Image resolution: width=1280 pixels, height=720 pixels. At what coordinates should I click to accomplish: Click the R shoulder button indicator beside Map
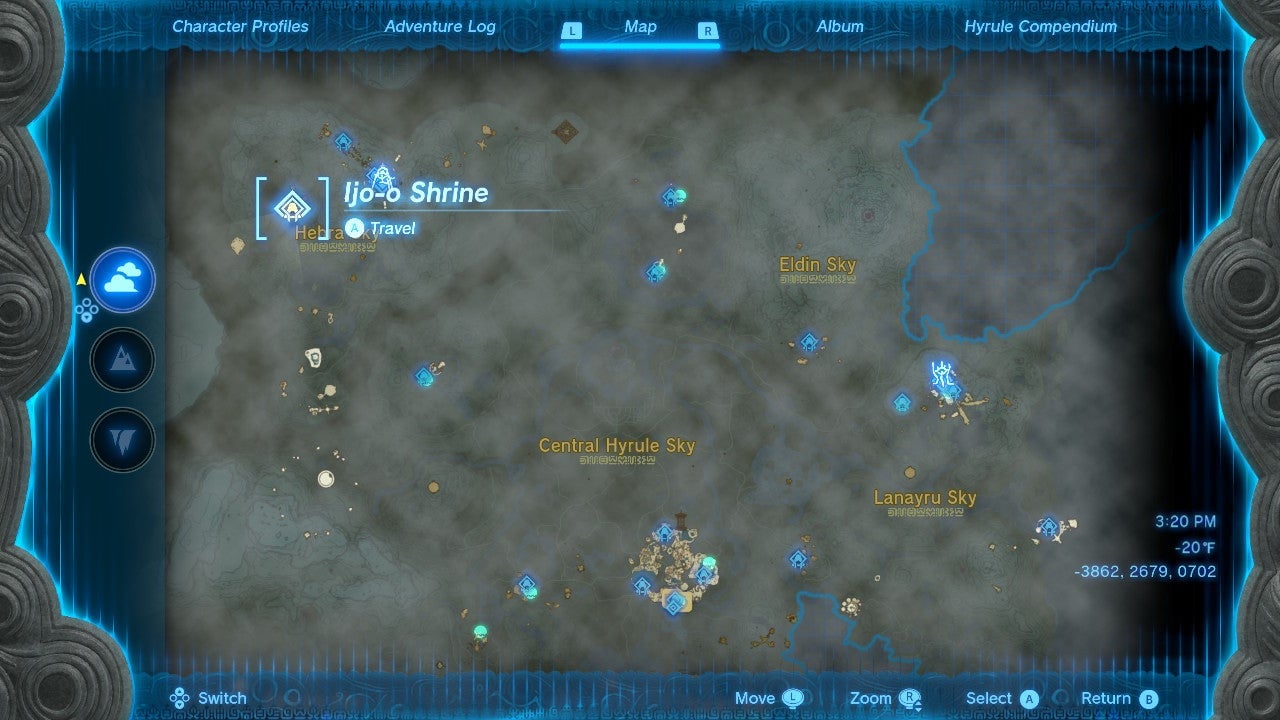pos(708,31)
